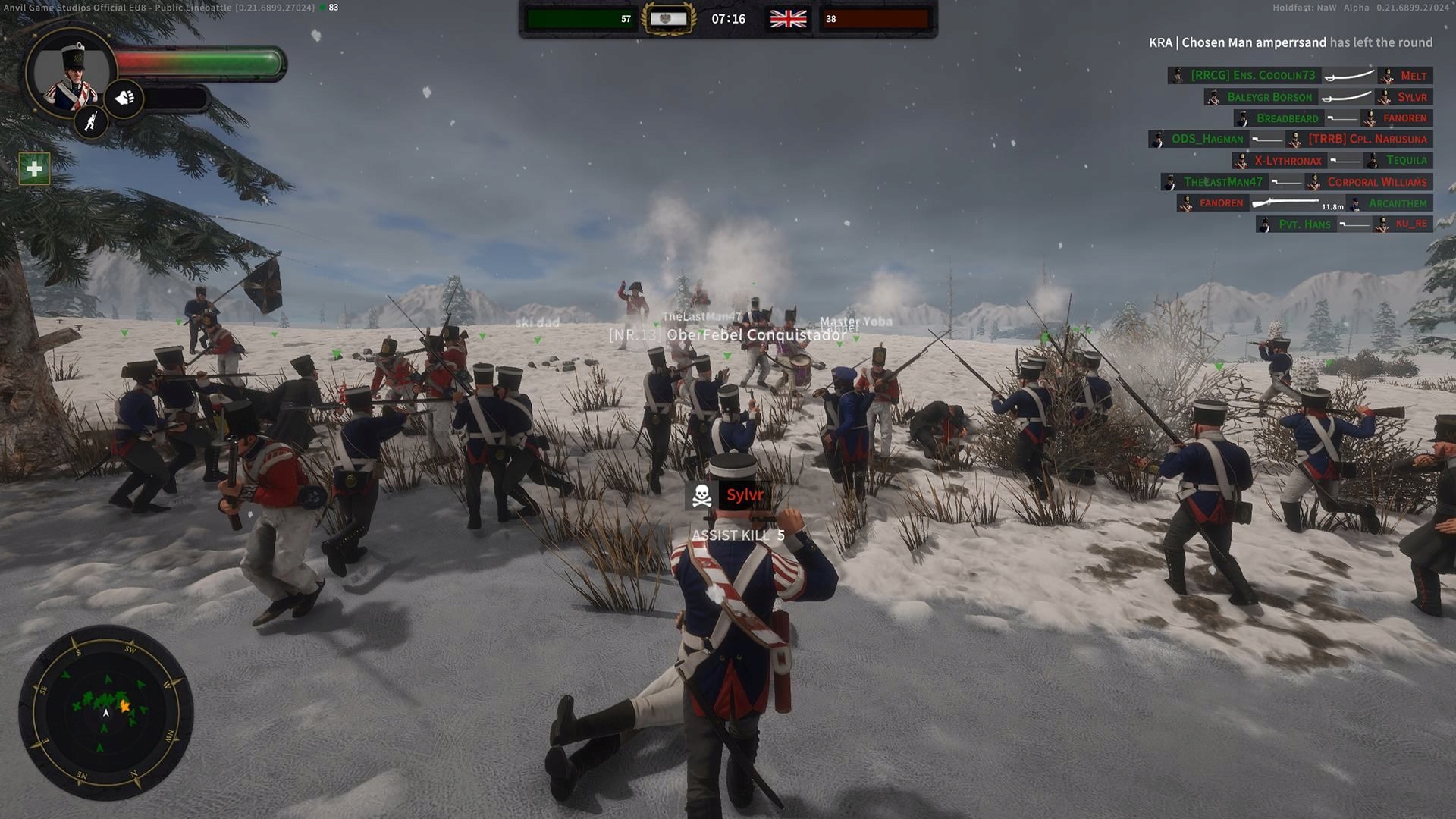Image resolution: width=1456 pixels, height=819 pixels.
Task: Open the circular compass minimap
Action: pos(105,711)
